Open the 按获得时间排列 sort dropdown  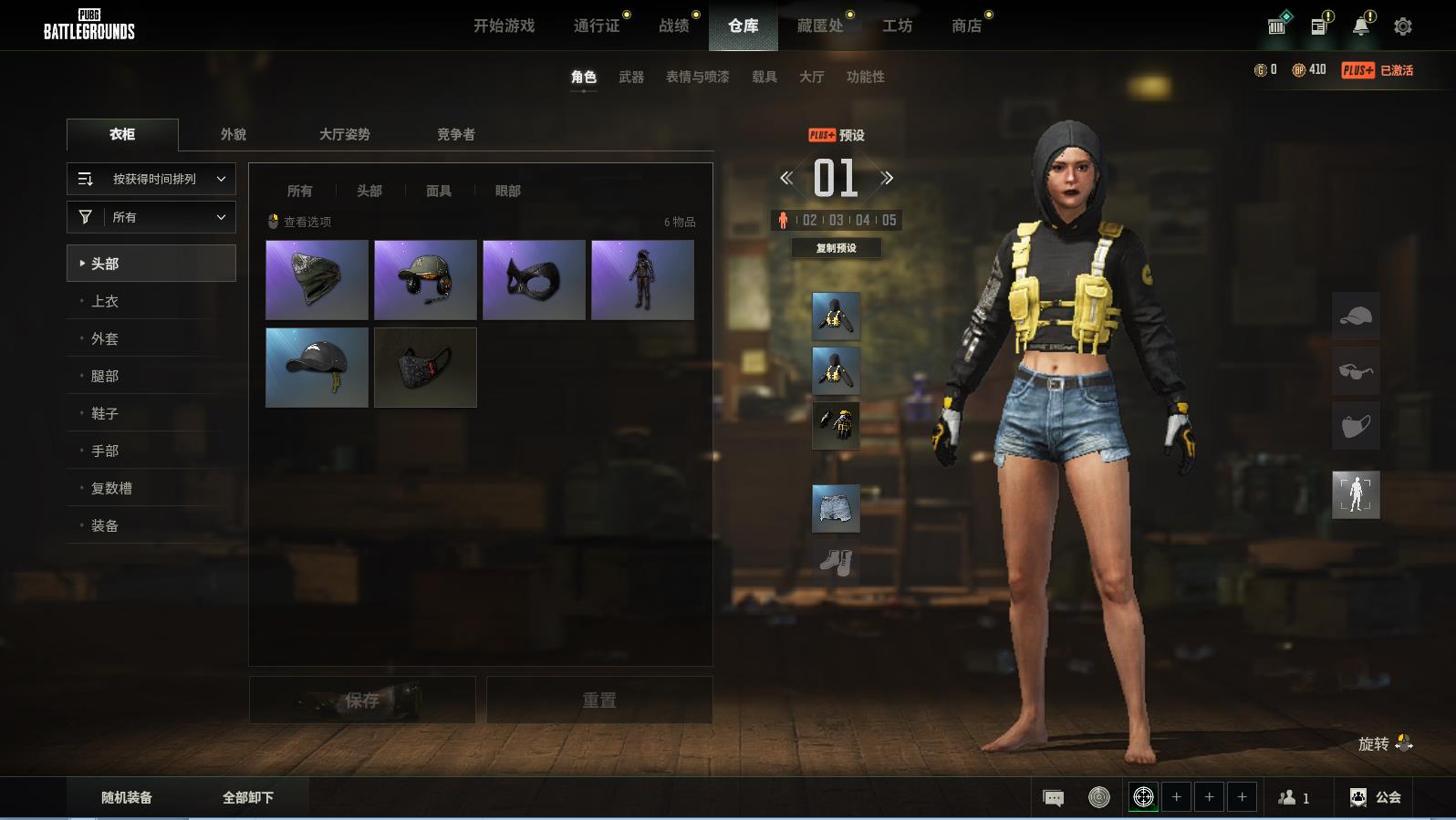coord(151,179)
